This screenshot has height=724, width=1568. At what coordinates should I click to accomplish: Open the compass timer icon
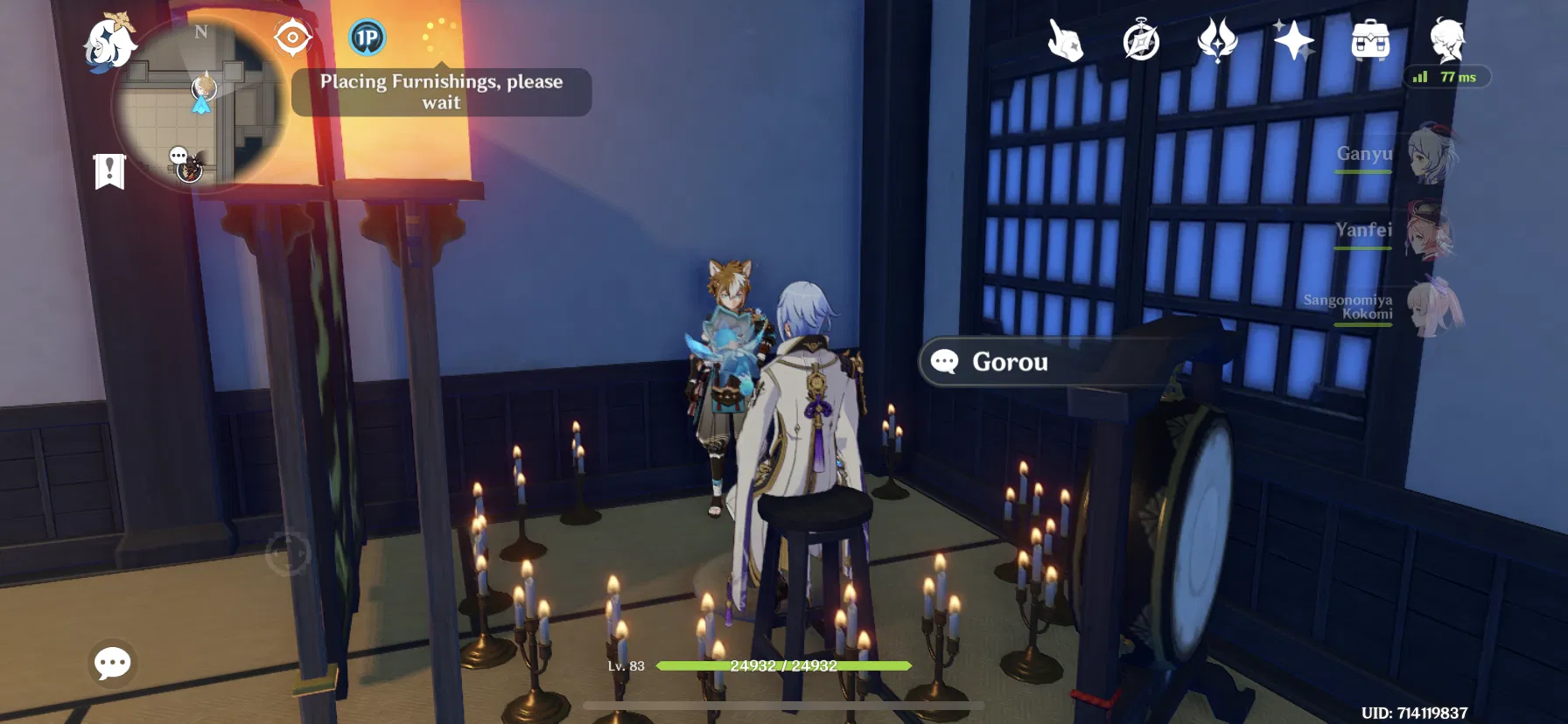point(1140,39)
